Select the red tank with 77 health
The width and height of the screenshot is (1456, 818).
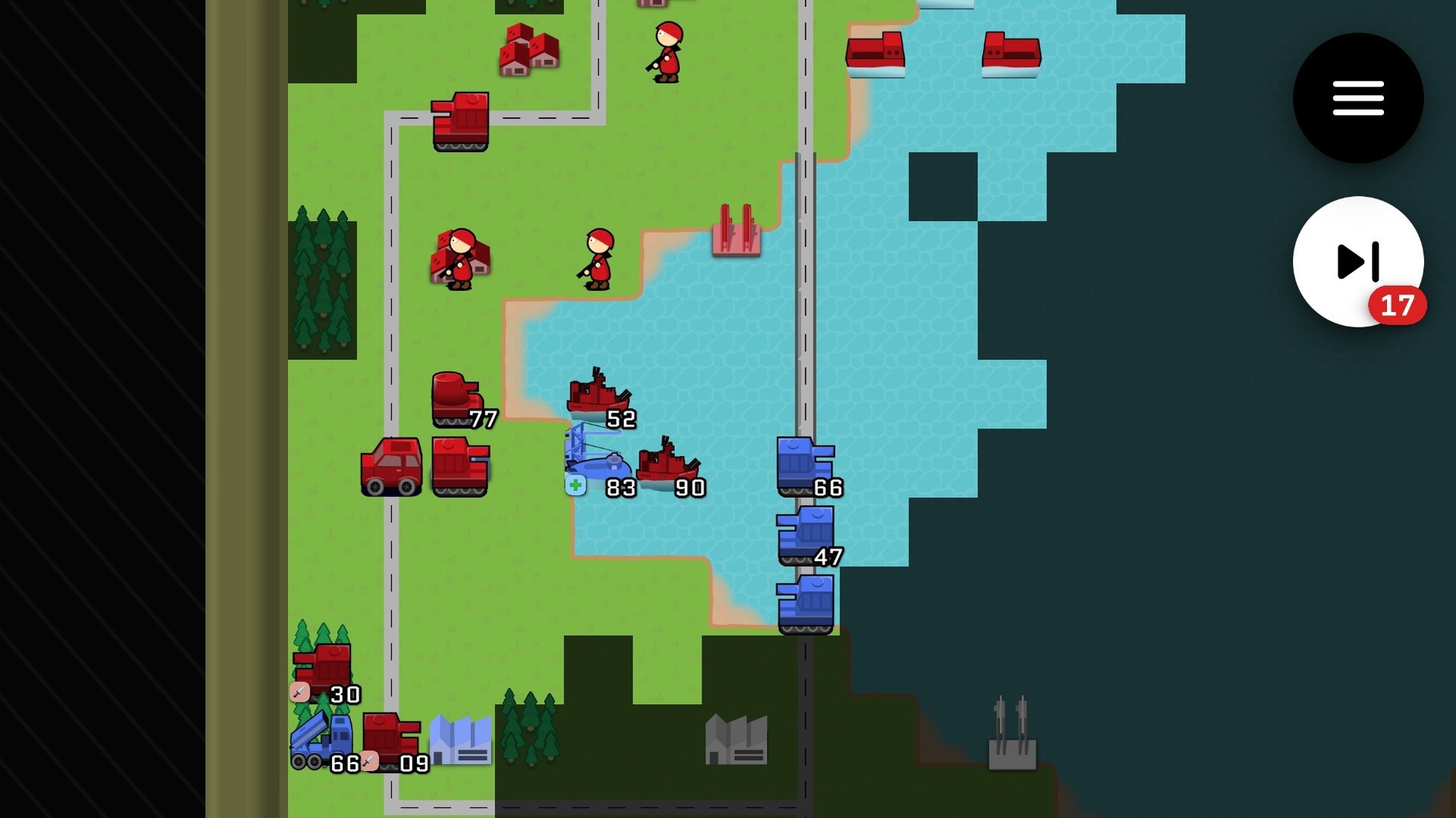coord(455,394)
